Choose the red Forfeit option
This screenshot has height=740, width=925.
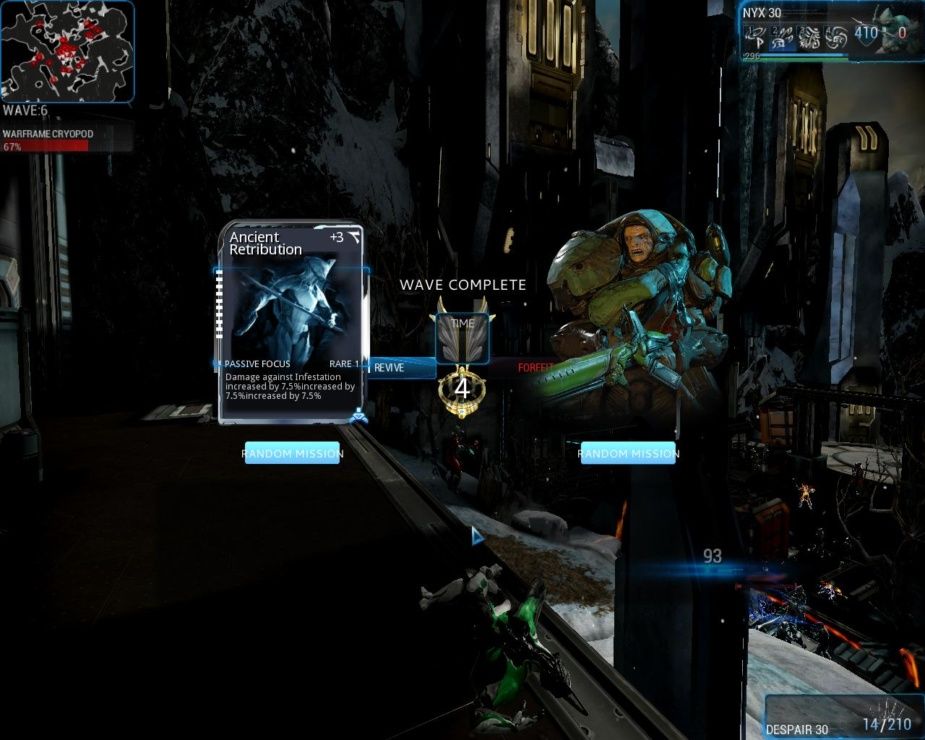click(534, 367)
